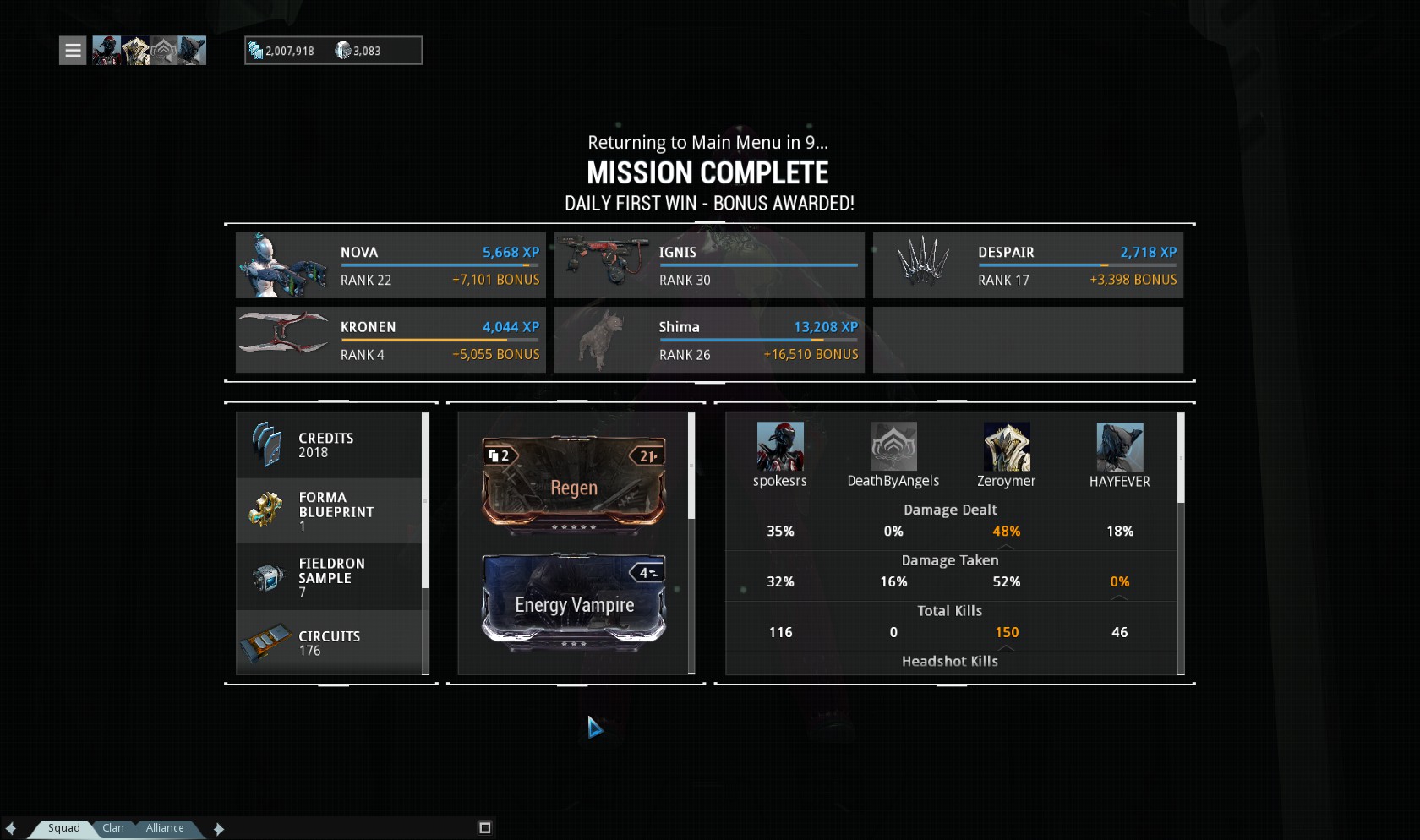Image resolution: width=1420 pixels, height=840 pixels.
Task: Click the Nova warframe XP panel
Action: click(390, 265)
